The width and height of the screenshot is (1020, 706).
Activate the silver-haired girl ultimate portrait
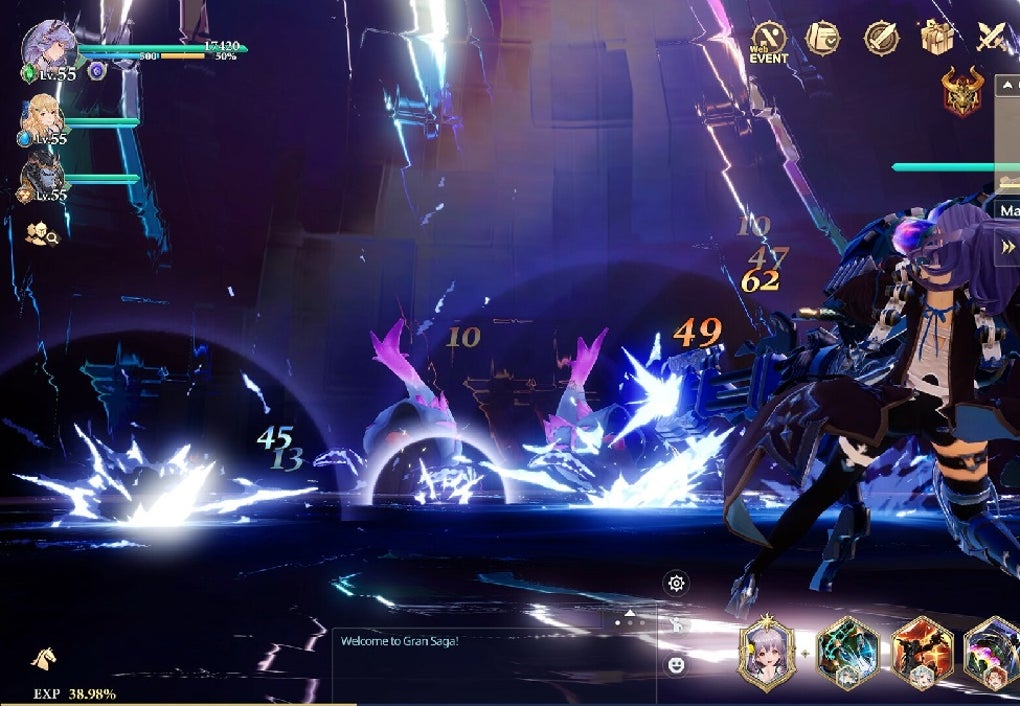pos(766,654)
